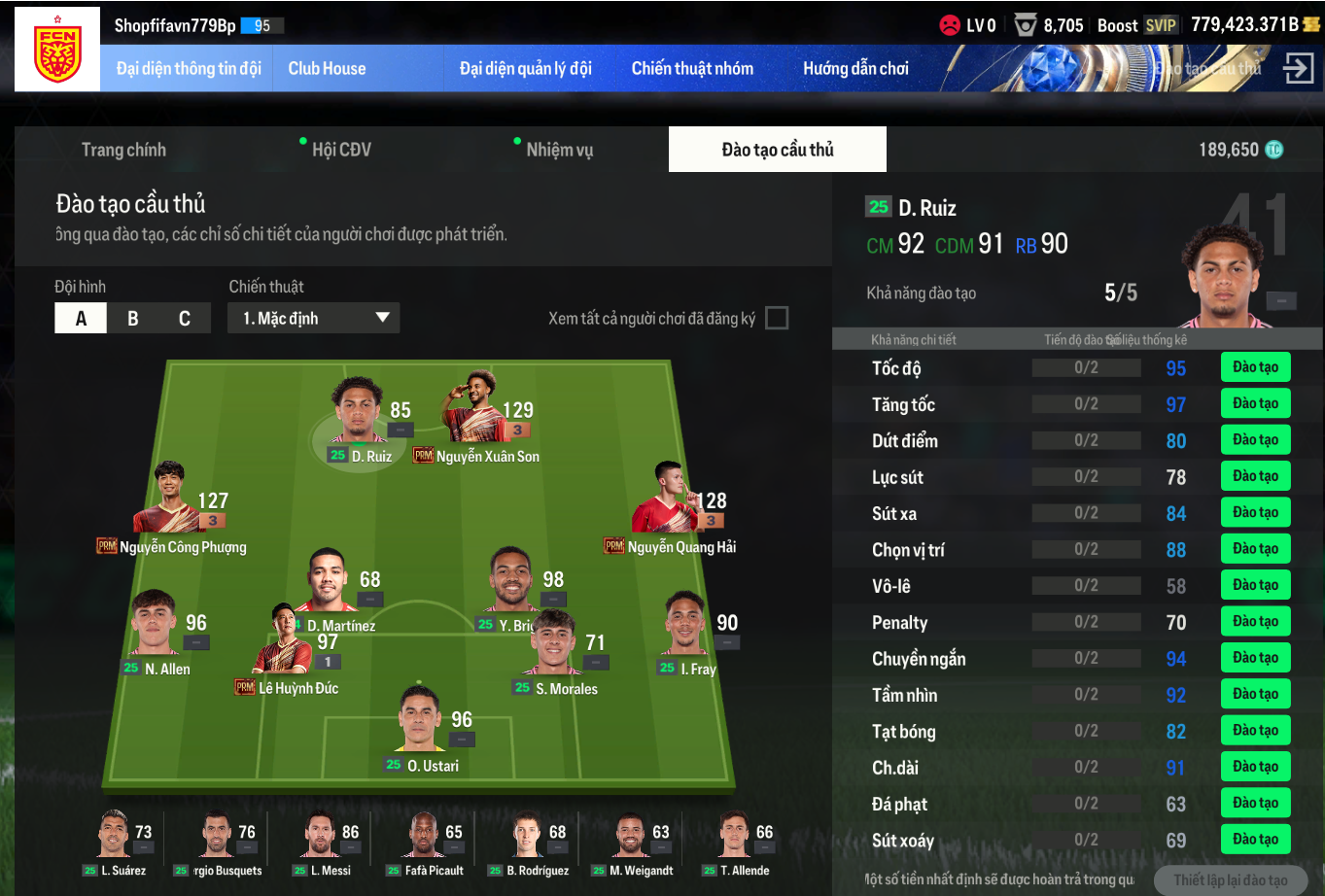The height and width of the screenshot is (896, 1325).
Task: Switch to the Trang chính tab
Action: click(123, 150)
